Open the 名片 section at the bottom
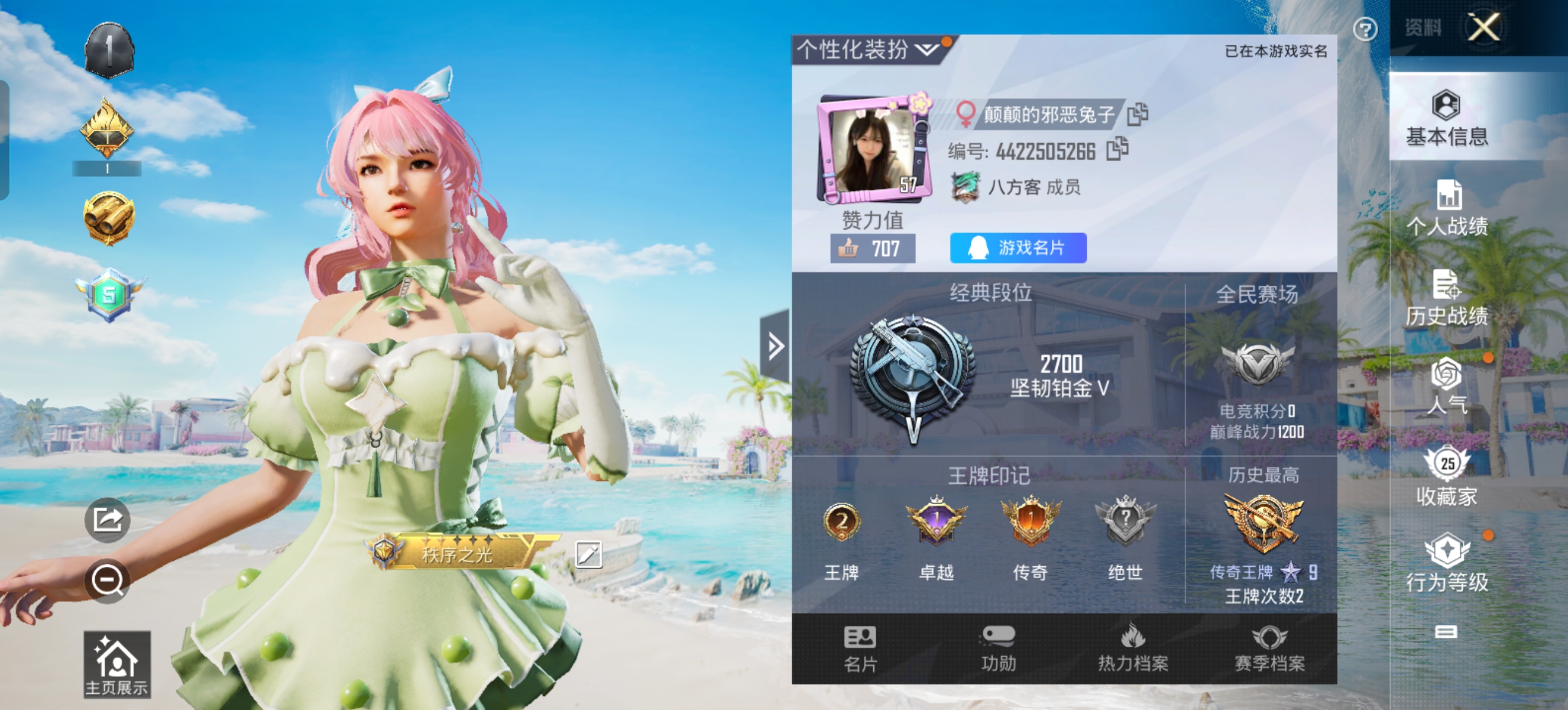 [860, 649]
